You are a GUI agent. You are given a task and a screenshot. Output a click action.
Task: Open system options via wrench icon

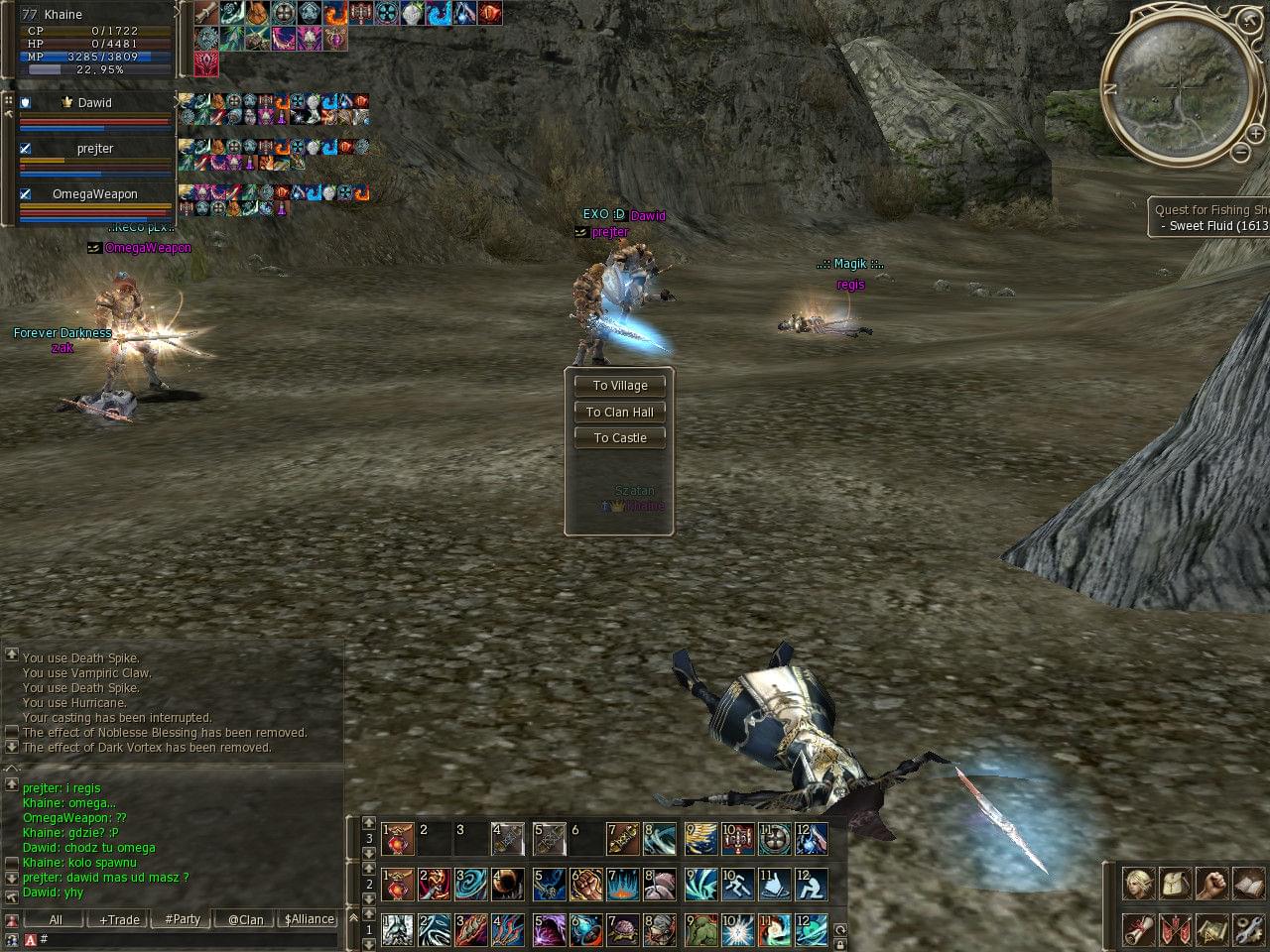tap(1248, 930)
